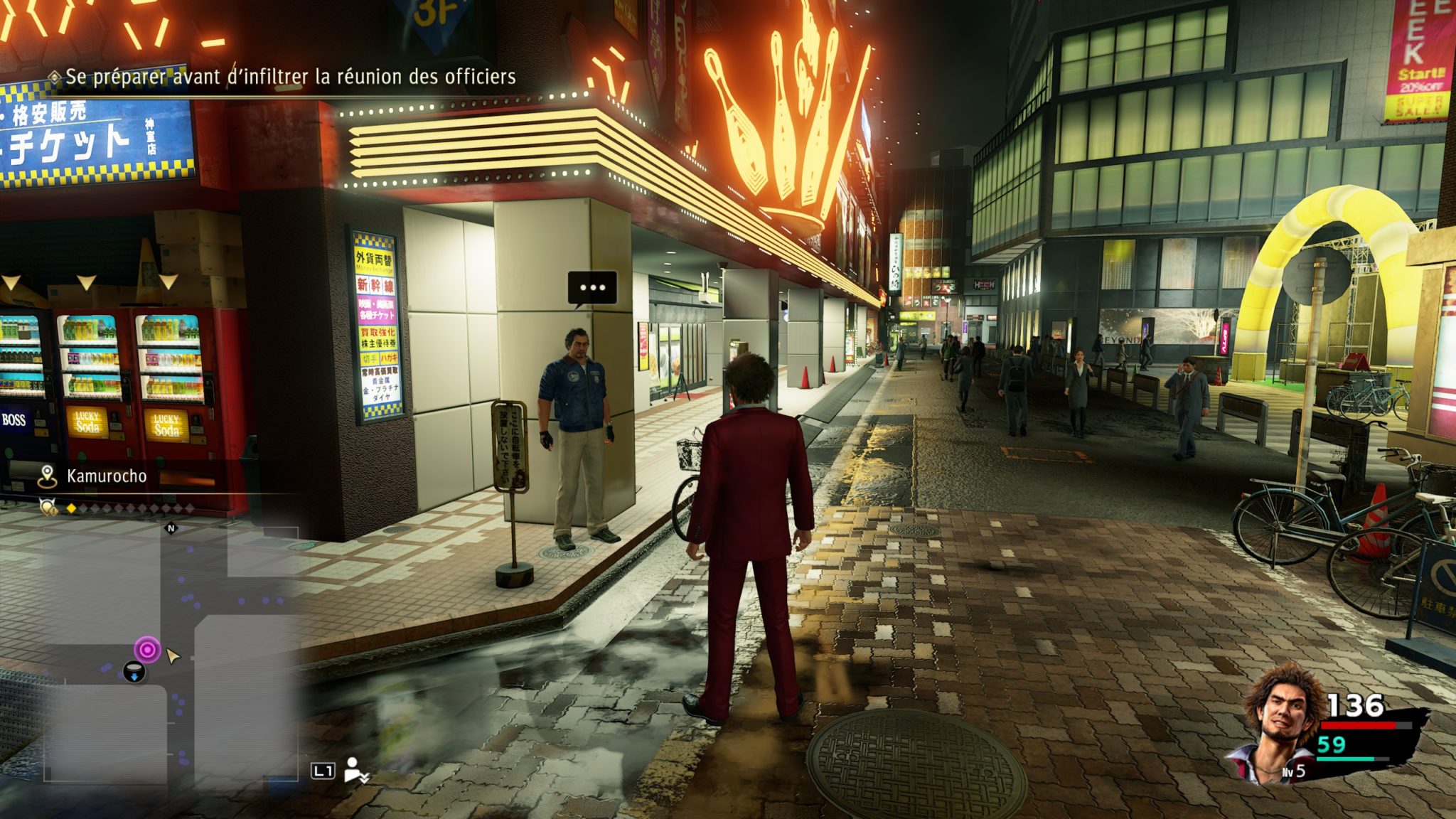Open the street minimap
This screenshot has height=819, width=1456.
[171, 654]
